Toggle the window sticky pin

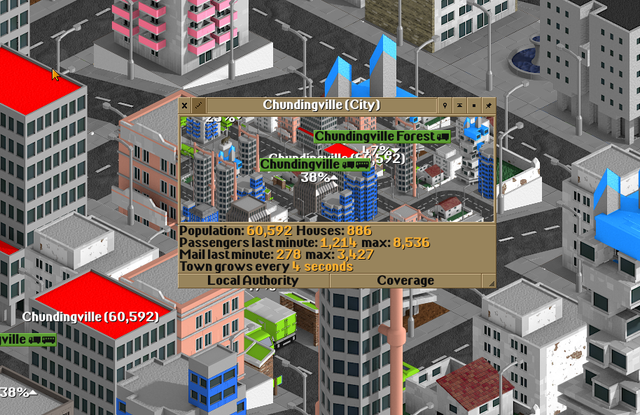point(488,104)
